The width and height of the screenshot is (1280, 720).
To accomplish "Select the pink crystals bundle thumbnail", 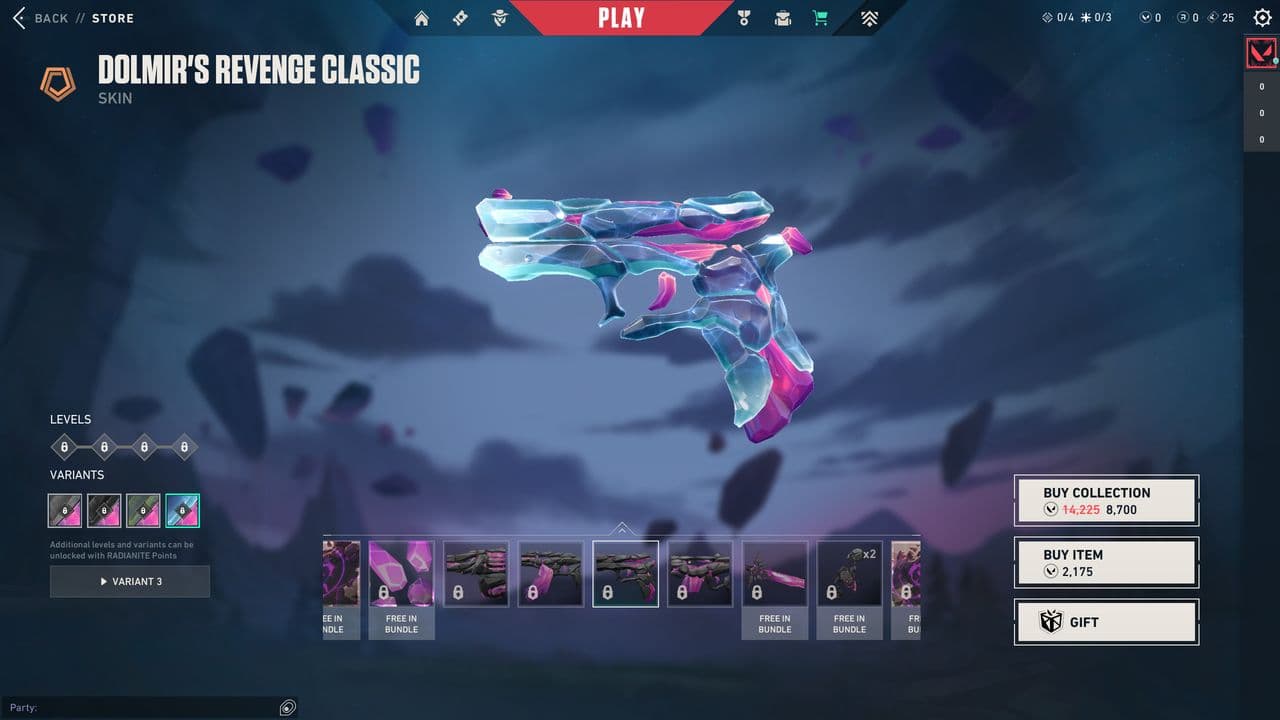I will pos(401,574).
